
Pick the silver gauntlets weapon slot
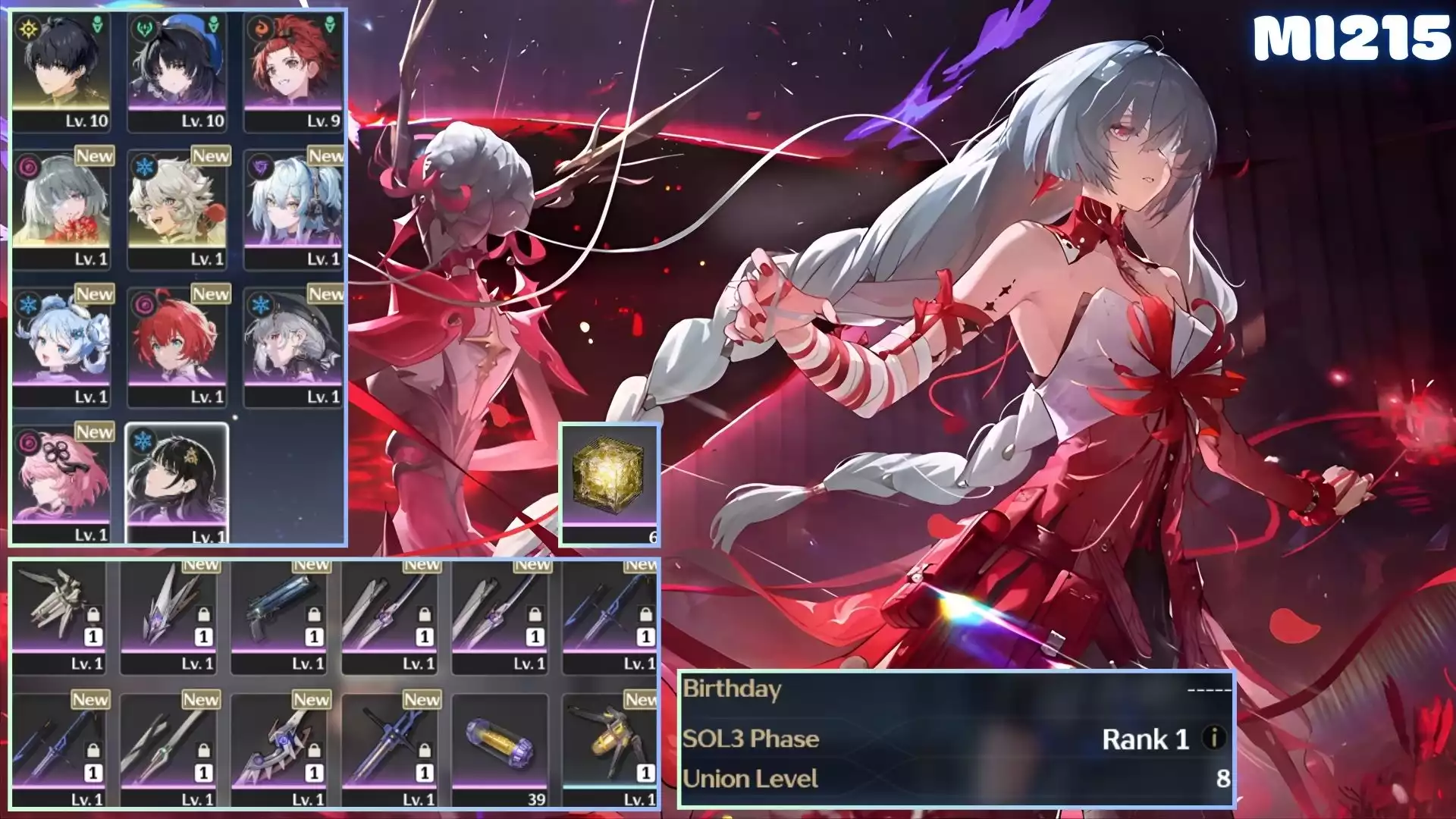(x=58, y=614)
